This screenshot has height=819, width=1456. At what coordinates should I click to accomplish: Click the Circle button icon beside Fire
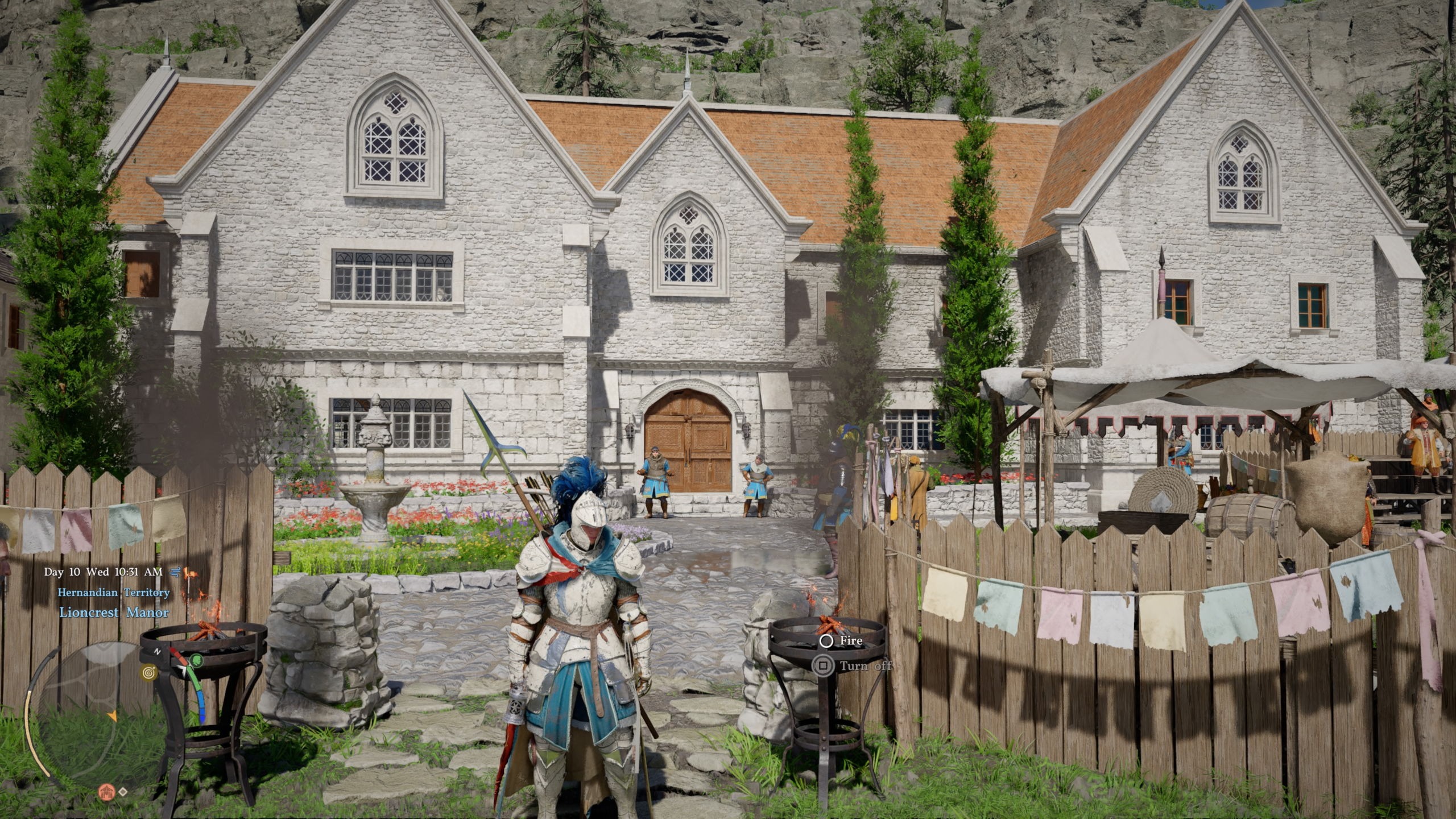pyautogui.click(x=826, y=642)
